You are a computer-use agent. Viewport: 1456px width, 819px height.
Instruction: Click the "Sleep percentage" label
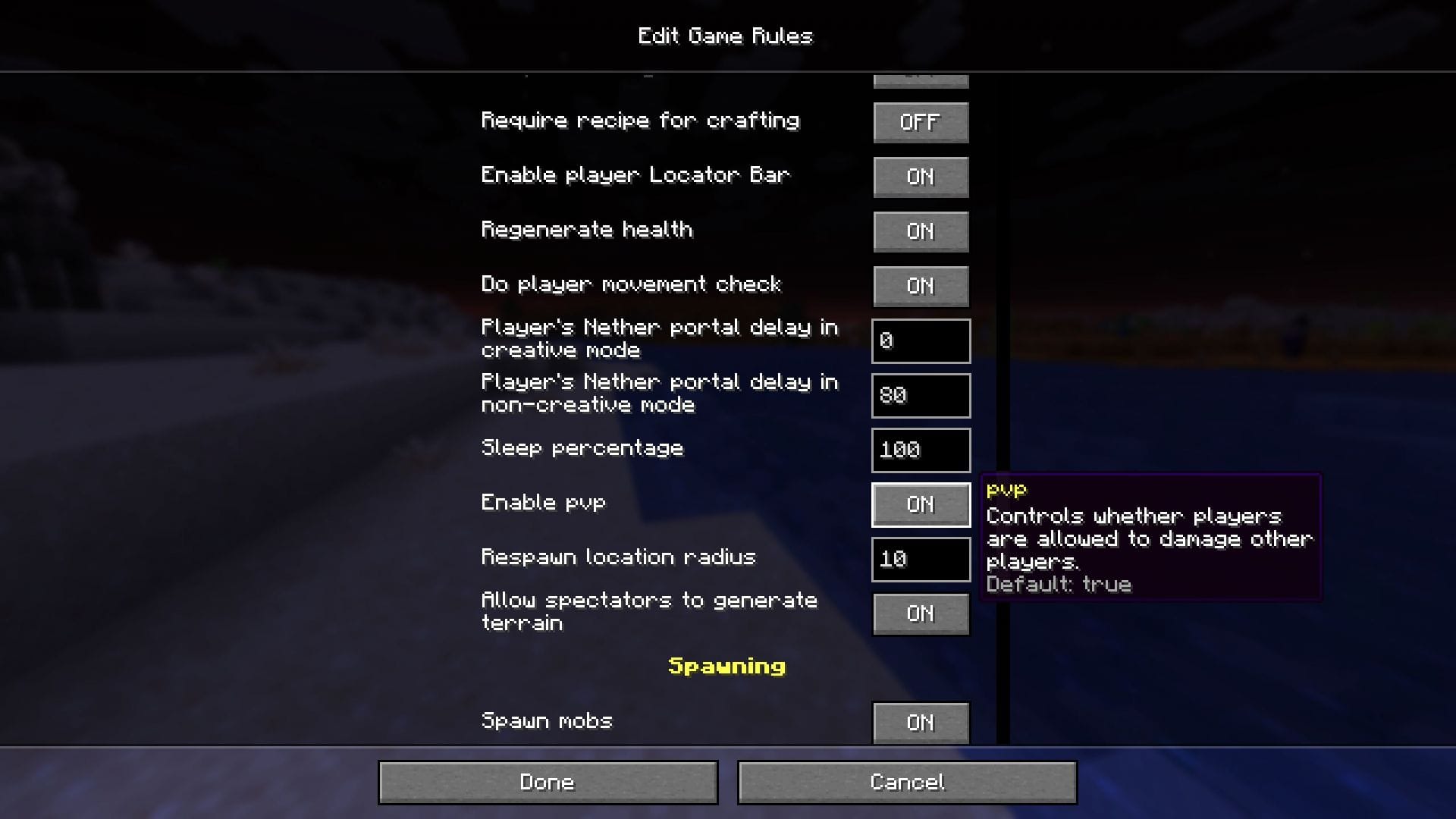[x=582, y=448]
